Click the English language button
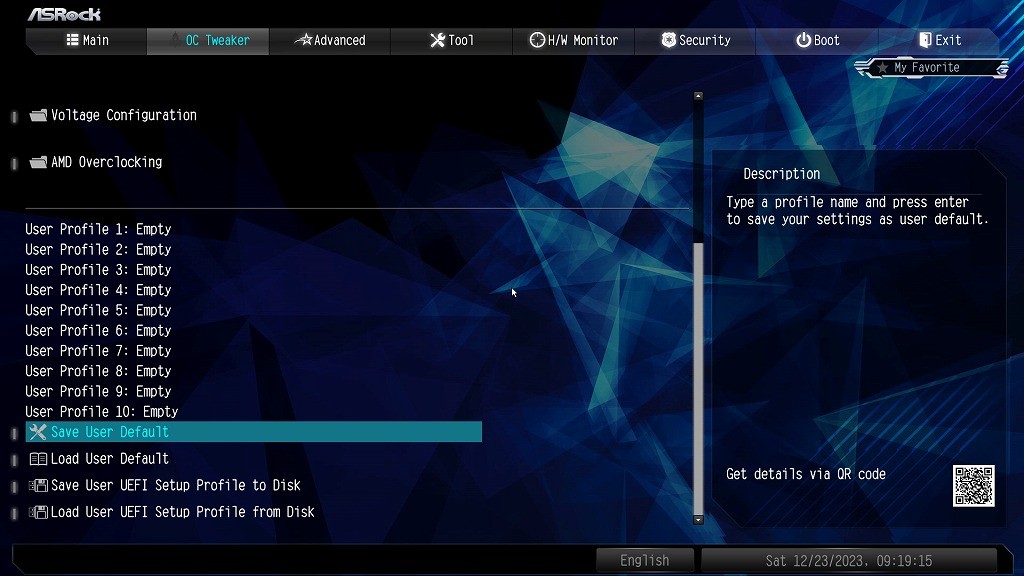The height and width of the screenshot is (576, 1024). coord(645,560)
